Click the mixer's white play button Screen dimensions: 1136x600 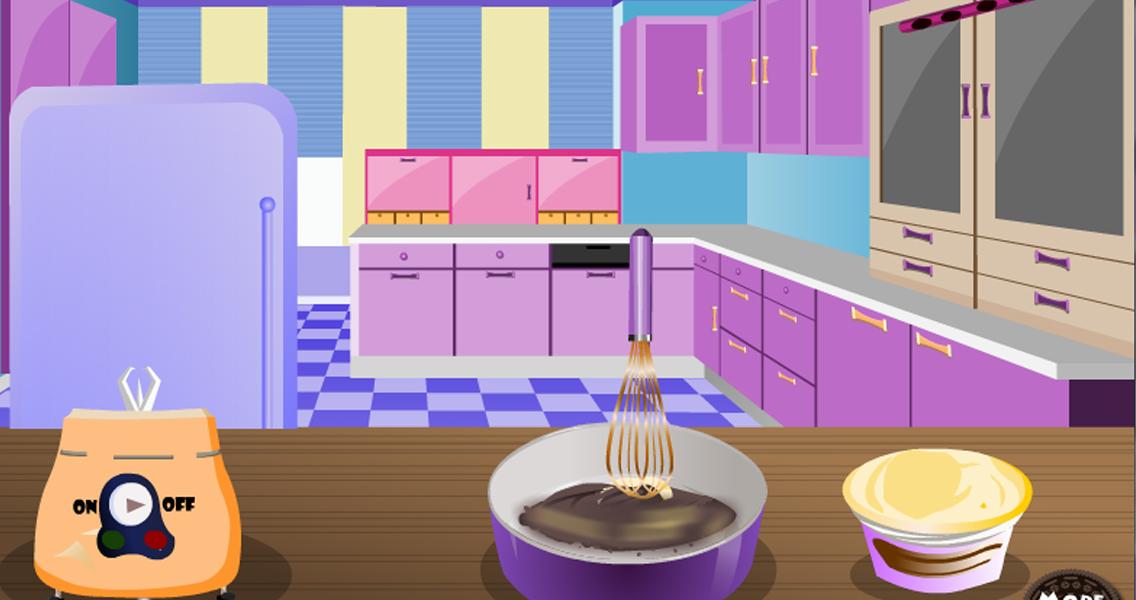point(131,505)
